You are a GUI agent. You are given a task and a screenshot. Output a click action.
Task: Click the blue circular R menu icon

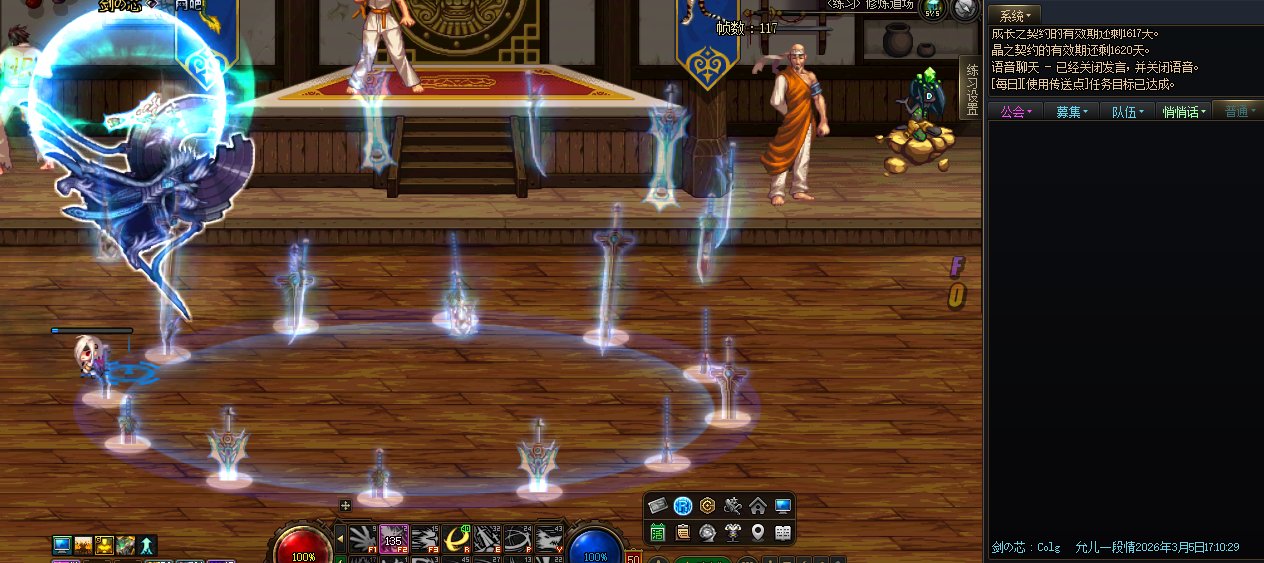683,505
